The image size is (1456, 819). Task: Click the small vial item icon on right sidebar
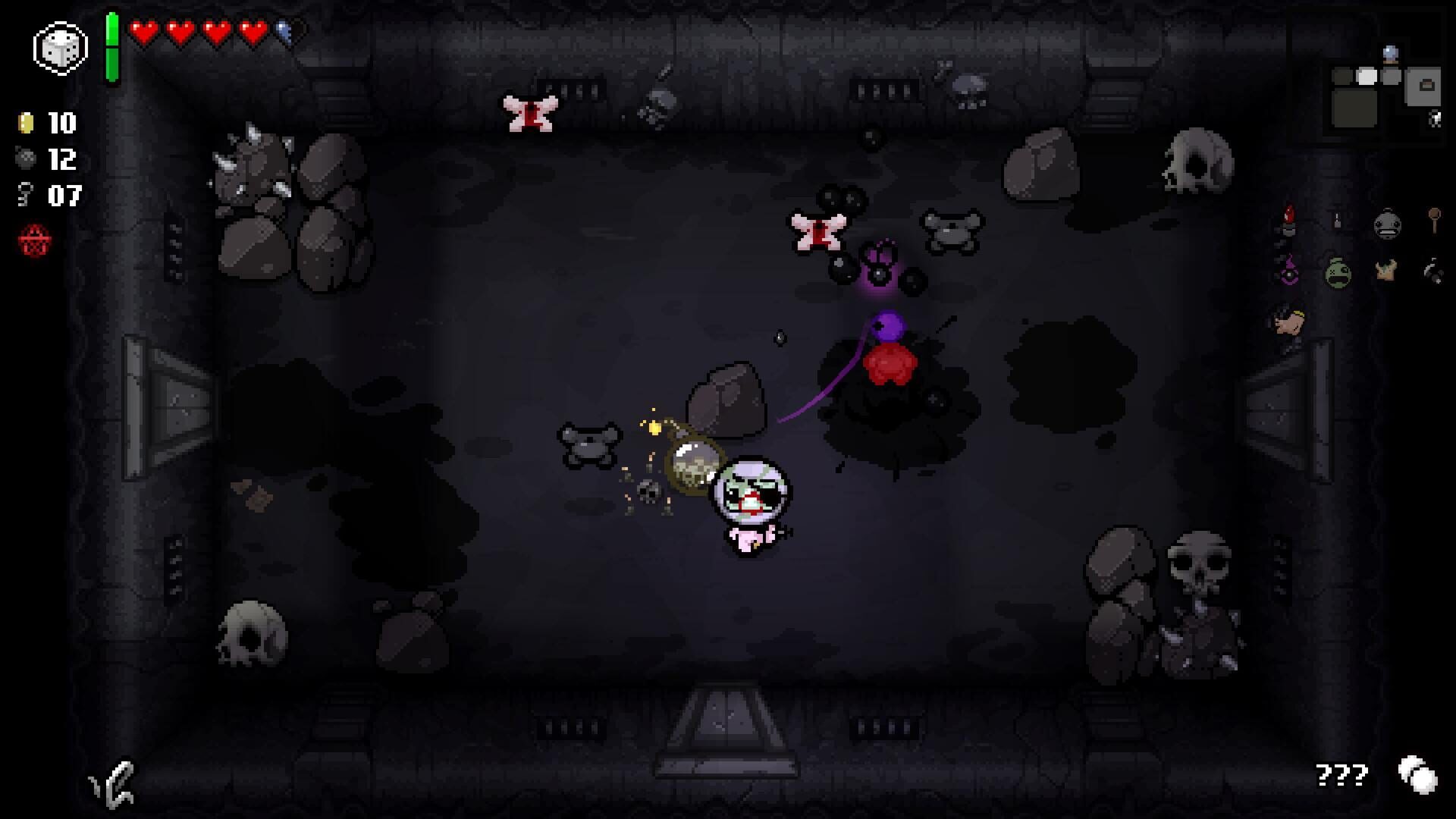tap(1336, 220)
